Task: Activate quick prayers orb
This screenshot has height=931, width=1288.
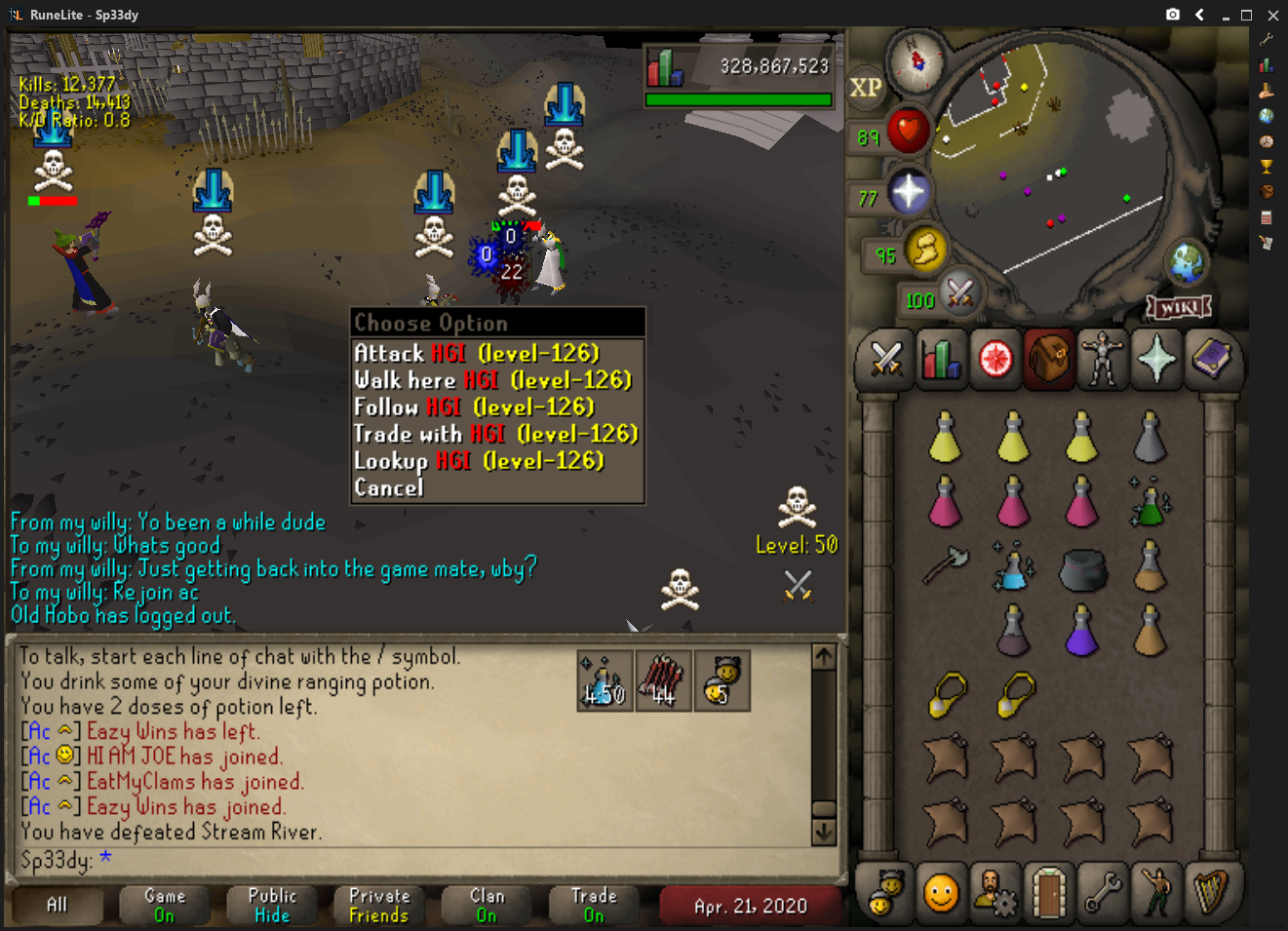Action: 909,192
